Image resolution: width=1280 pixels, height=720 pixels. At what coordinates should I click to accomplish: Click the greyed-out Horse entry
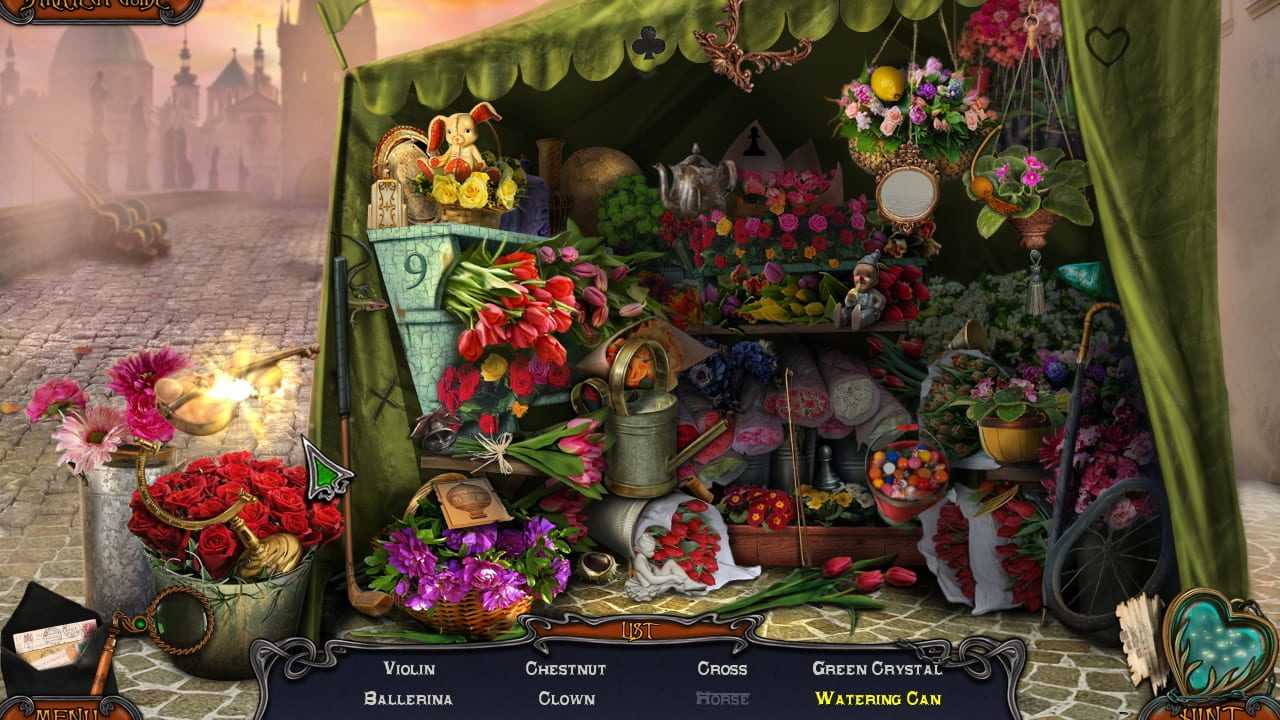[x=722, y=699]
